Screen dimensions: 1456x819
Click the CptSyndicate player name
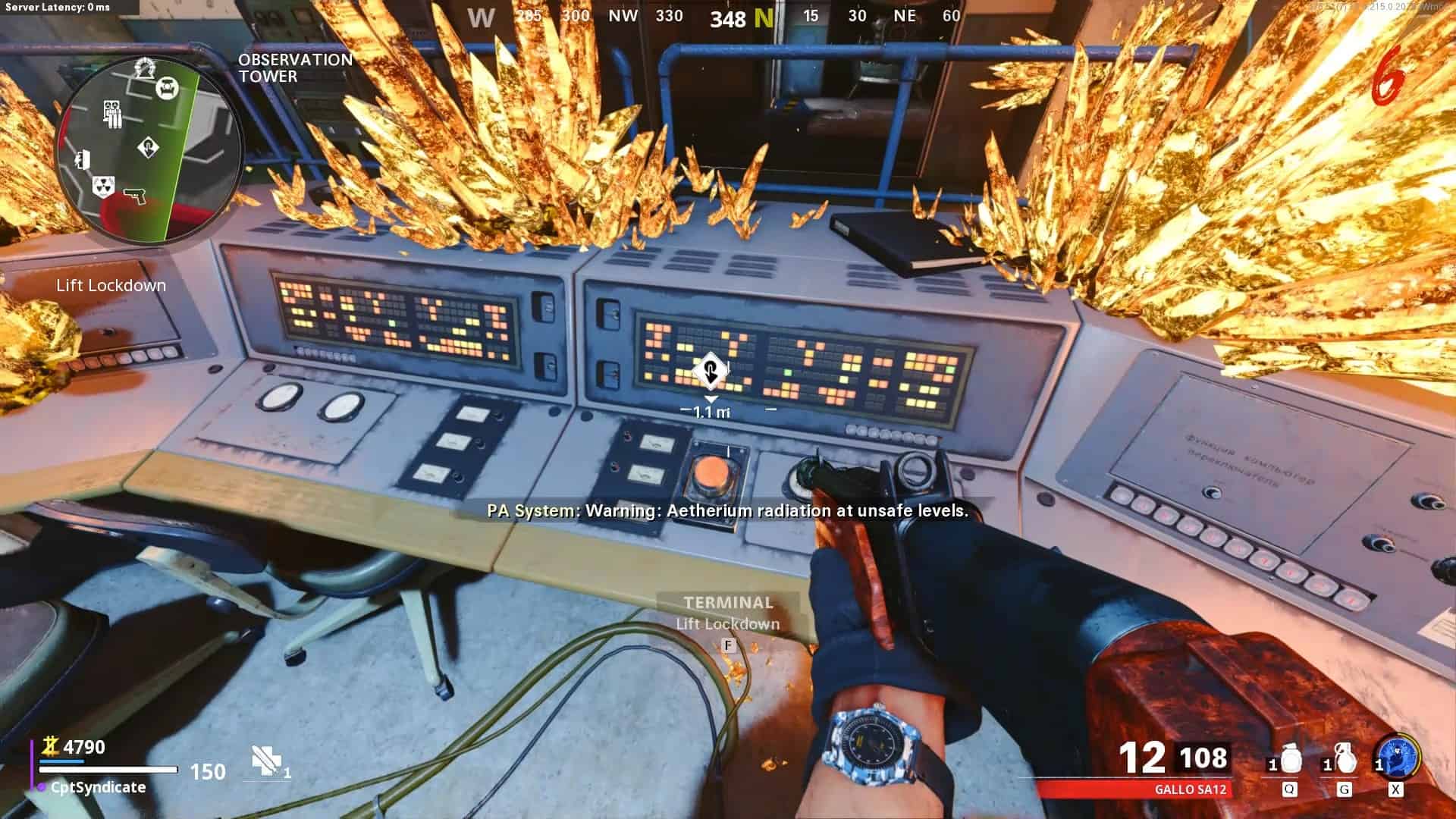[98, 787]
